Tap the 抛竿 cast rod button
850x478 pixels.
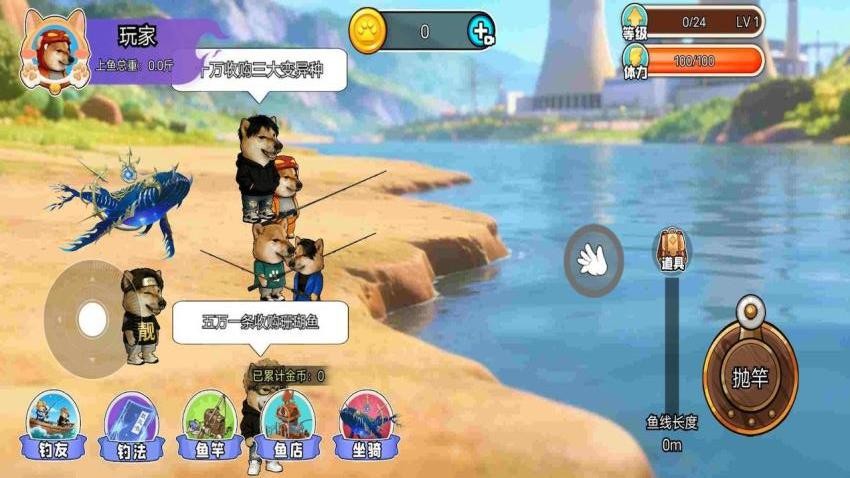tap(750, 376)
